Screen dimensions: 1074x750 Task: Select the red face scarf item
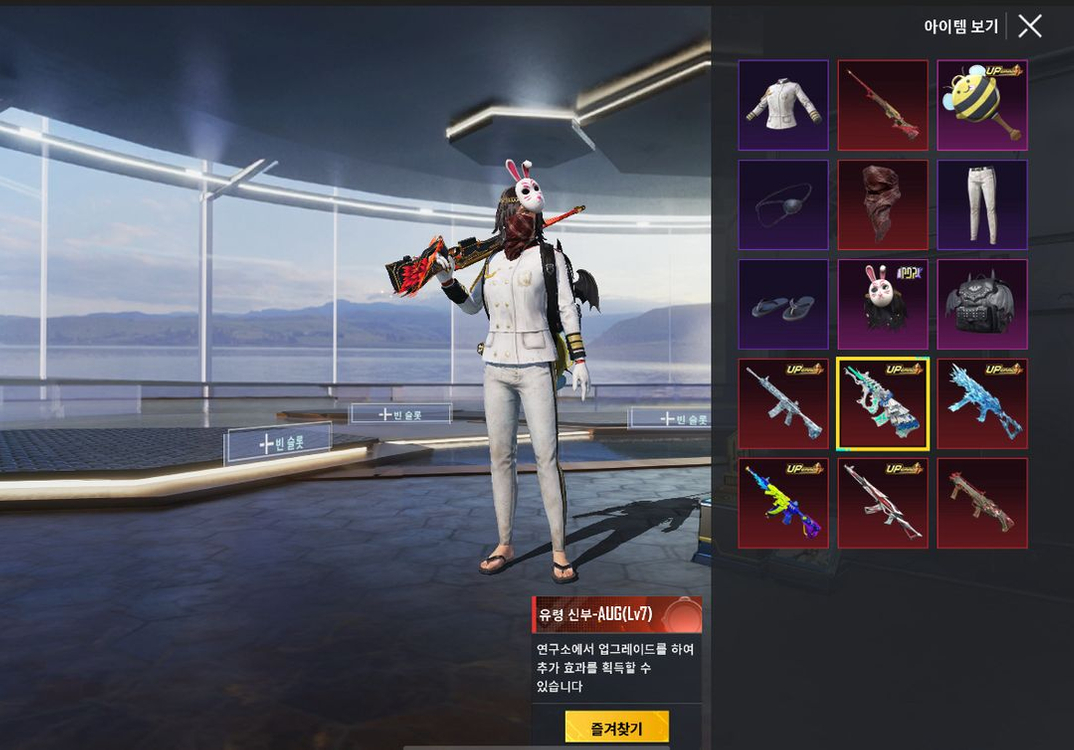[x=883, y=205]
